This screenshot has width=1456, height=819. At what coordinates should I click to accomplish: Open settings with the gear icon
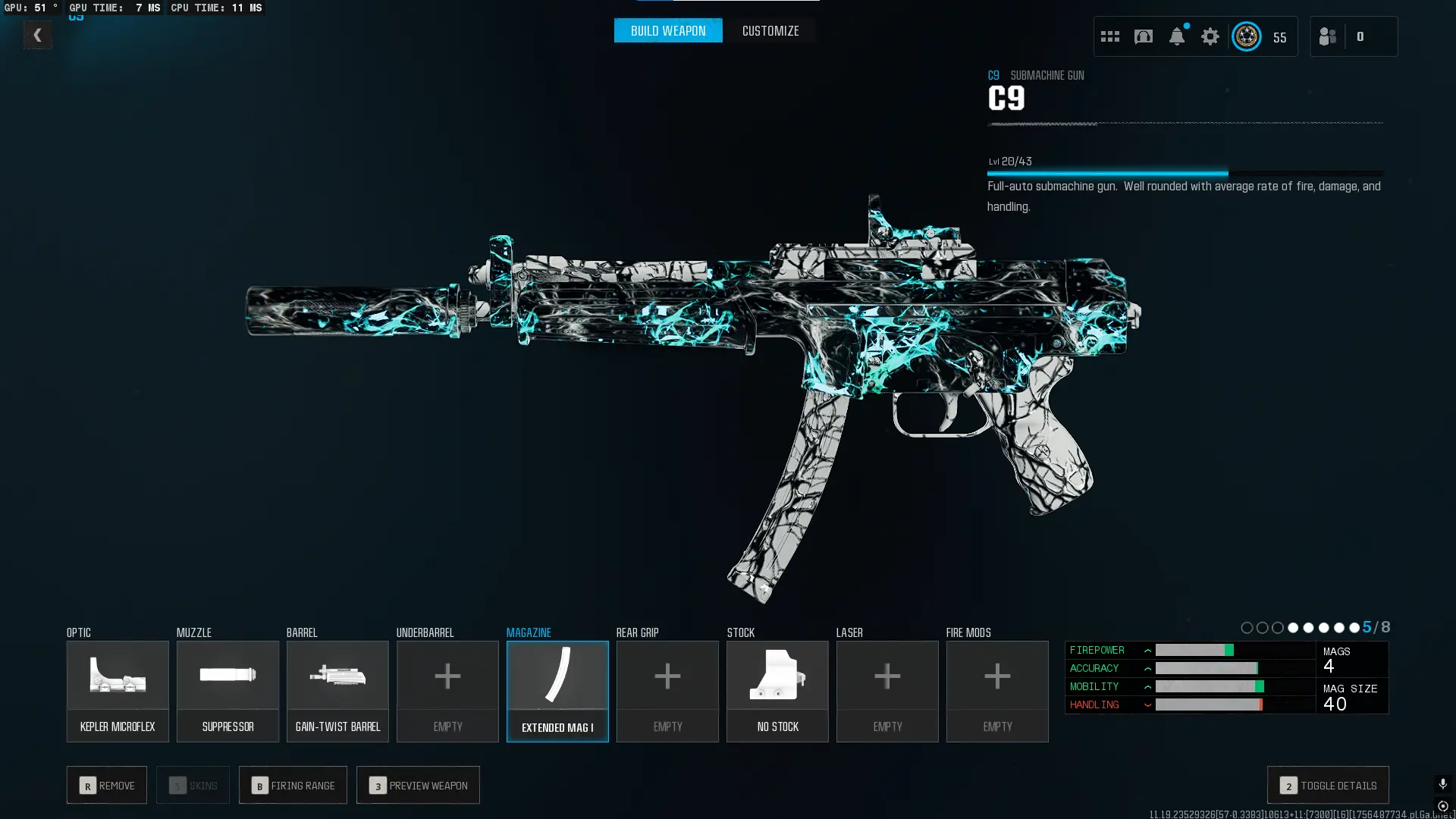pos(1210,36)
